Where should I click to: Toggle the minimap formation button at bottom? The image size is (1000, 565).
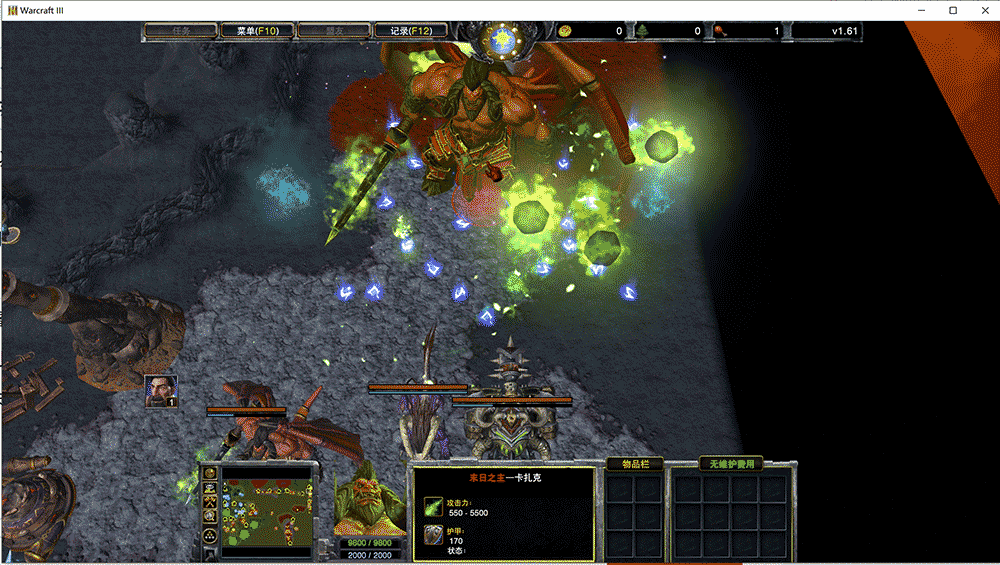tap(211, 536)
